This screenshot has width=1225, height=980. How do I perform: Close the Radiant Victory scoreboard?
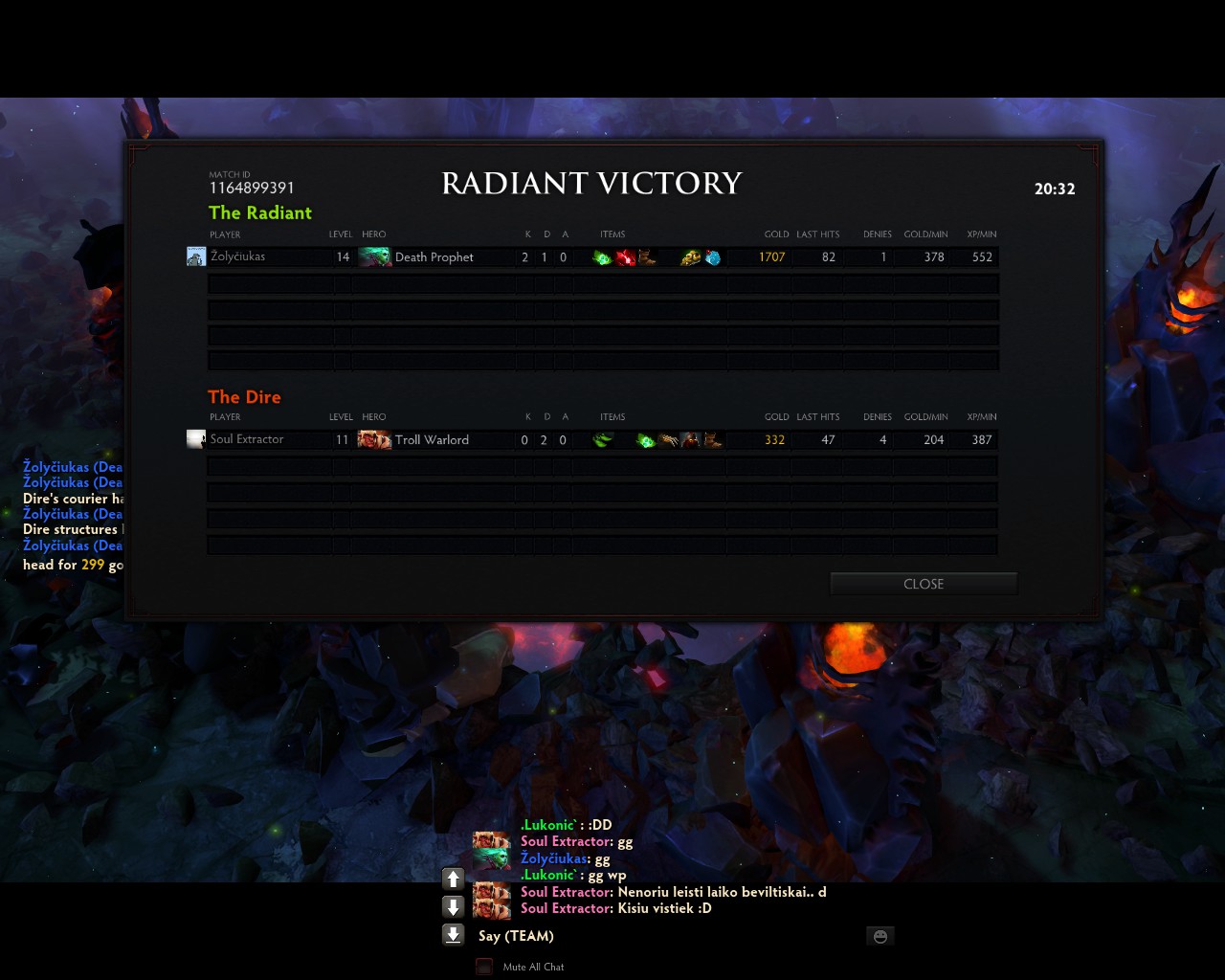click(923, 584)
